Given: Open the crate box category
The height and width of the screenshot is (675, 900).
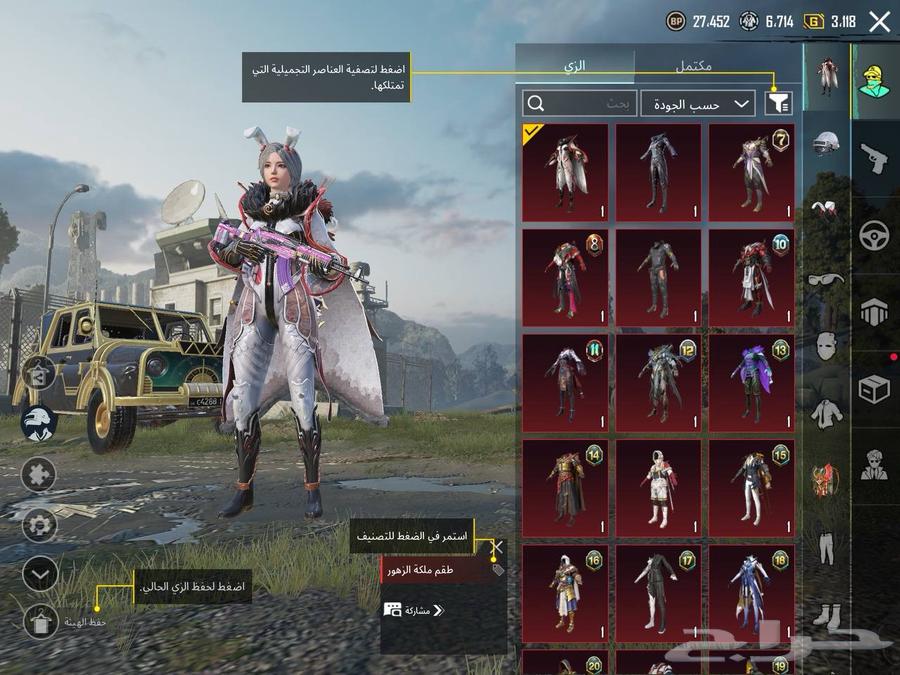Looking at the screenshot, I should (874, 389).
